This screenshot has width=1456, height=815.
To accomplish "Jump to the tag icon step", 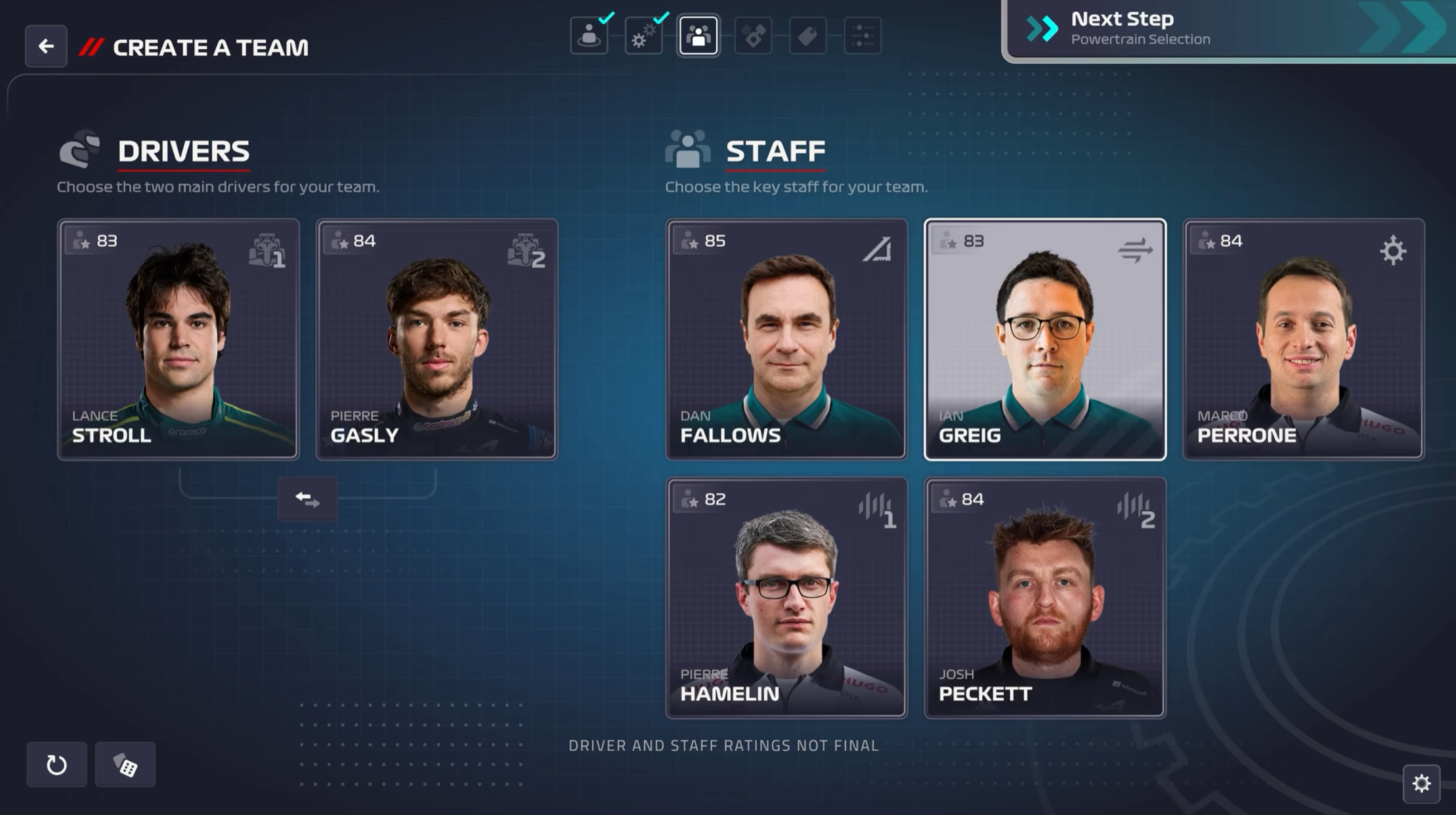I will coord(807,35).
